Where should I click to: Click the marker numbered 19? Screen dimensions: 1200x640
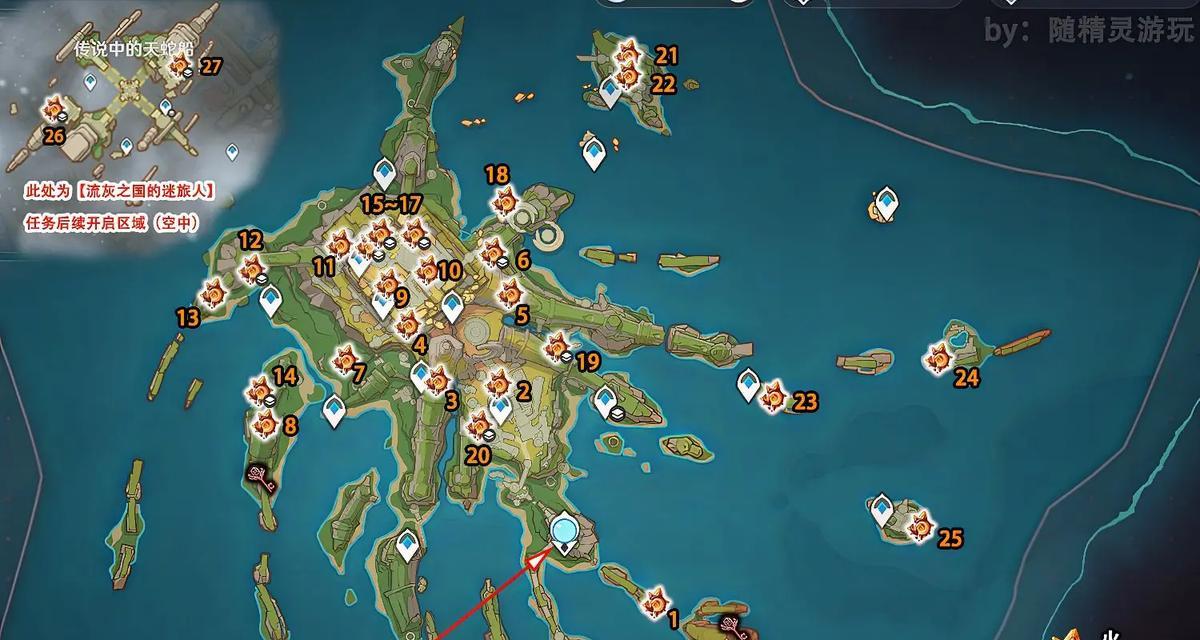pos(557,347)
